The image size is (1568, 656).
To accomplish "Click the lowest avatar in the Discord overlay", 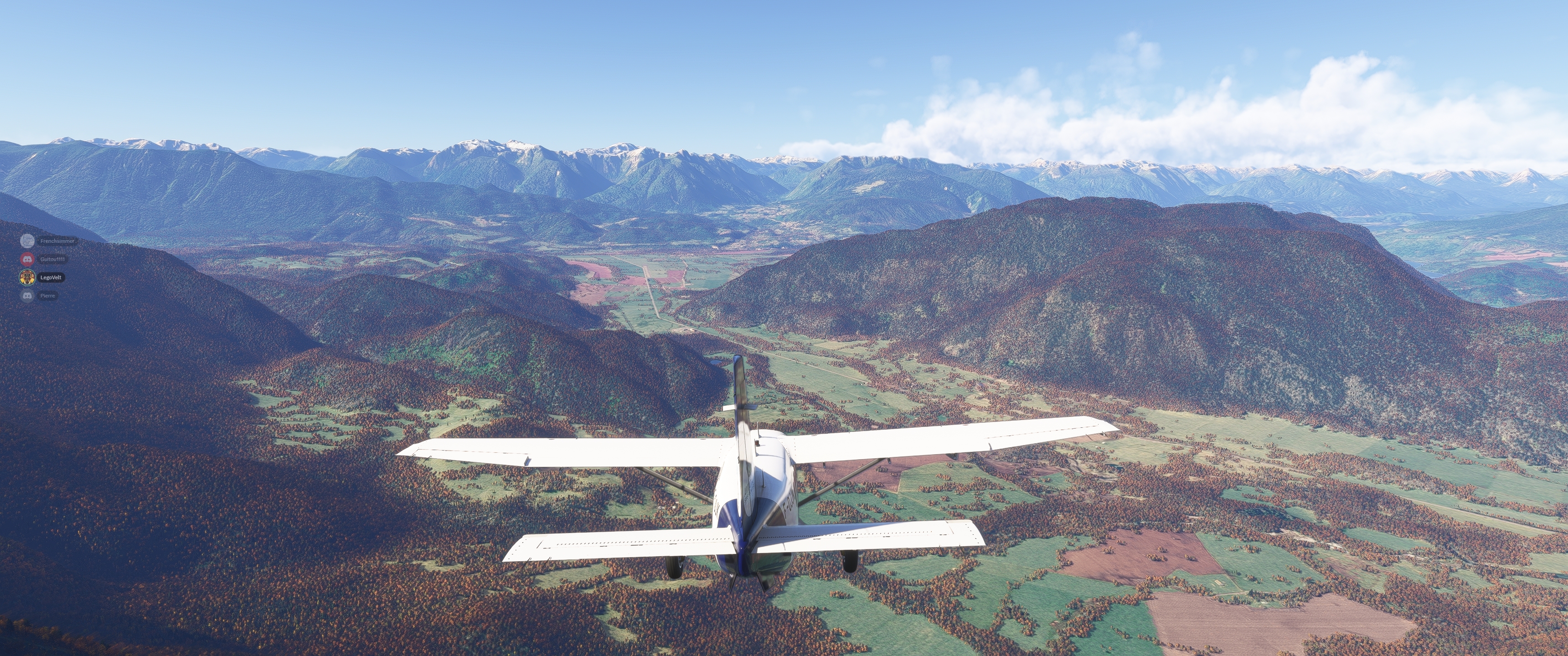I will coord(27,296).
